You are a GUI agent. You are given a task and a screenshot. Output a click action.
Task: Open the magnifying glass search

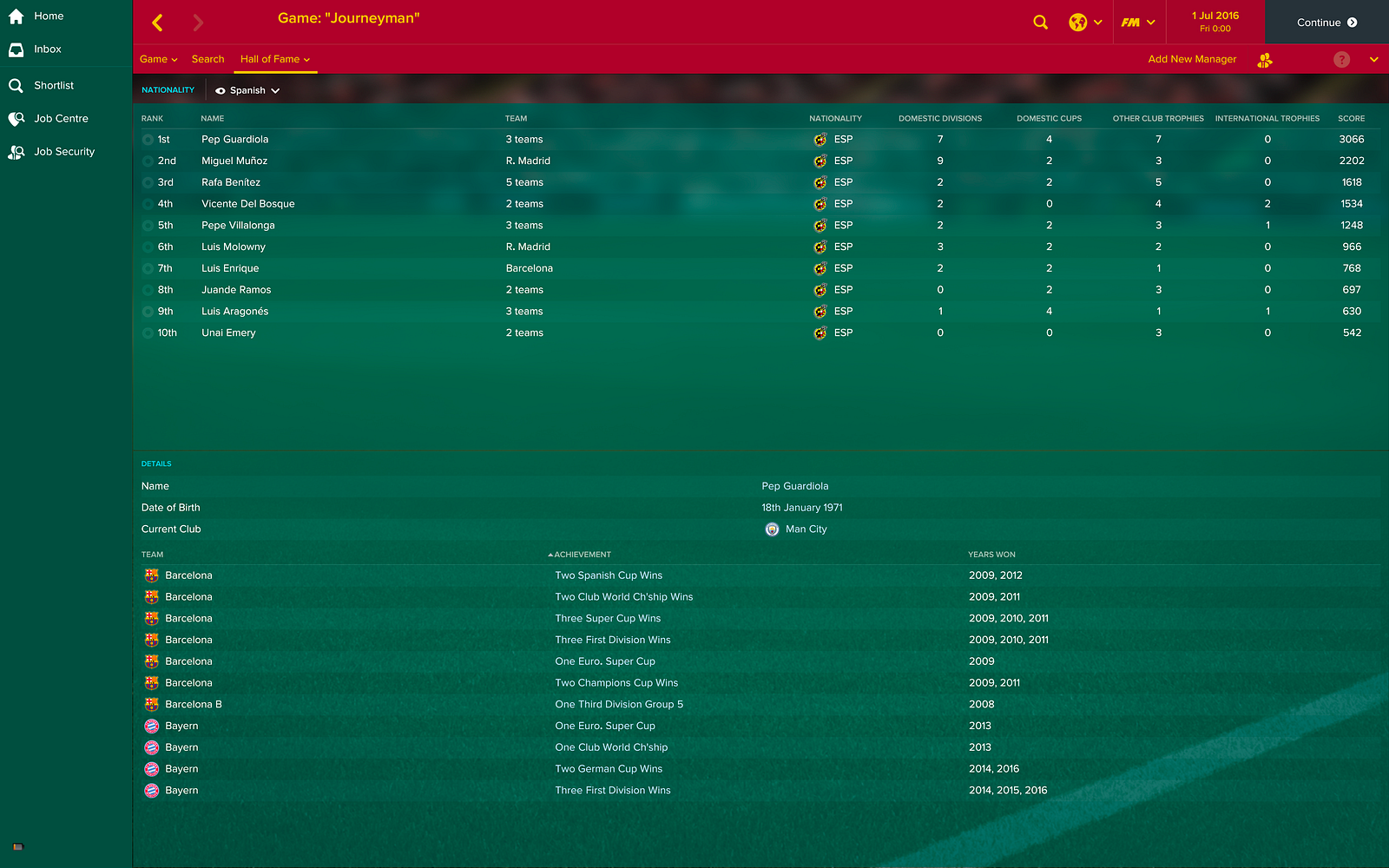1040,23
